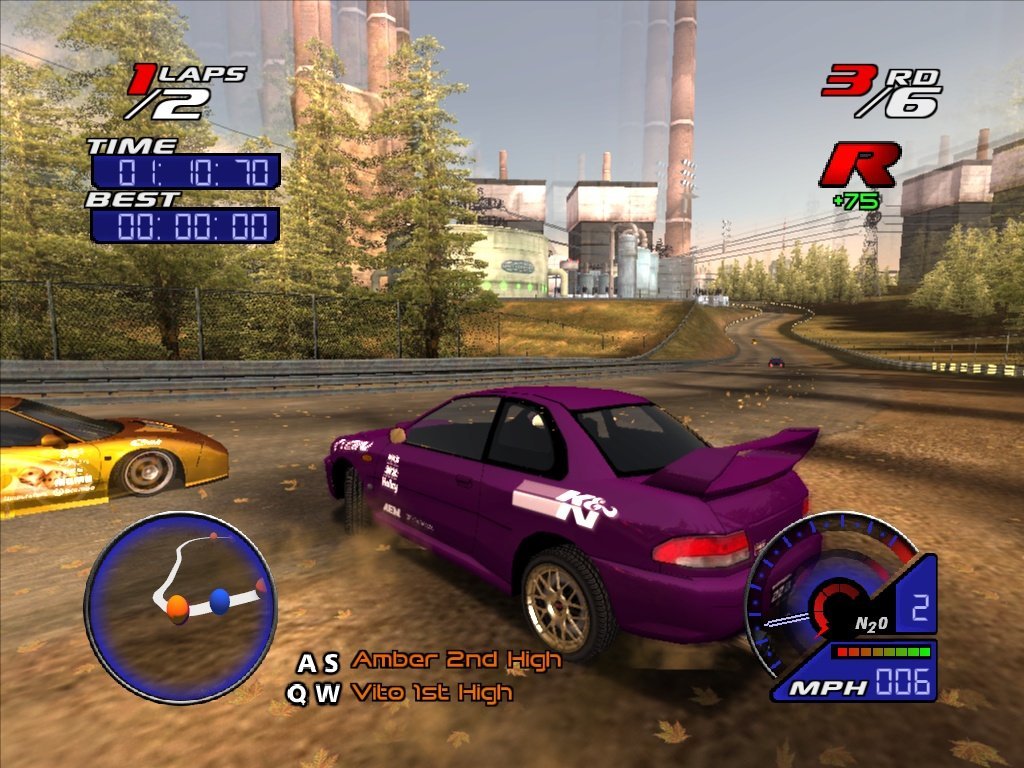Select the orange racer marker on minimap
Viewport: 1024px width, 768px height.
click(177, 607)
